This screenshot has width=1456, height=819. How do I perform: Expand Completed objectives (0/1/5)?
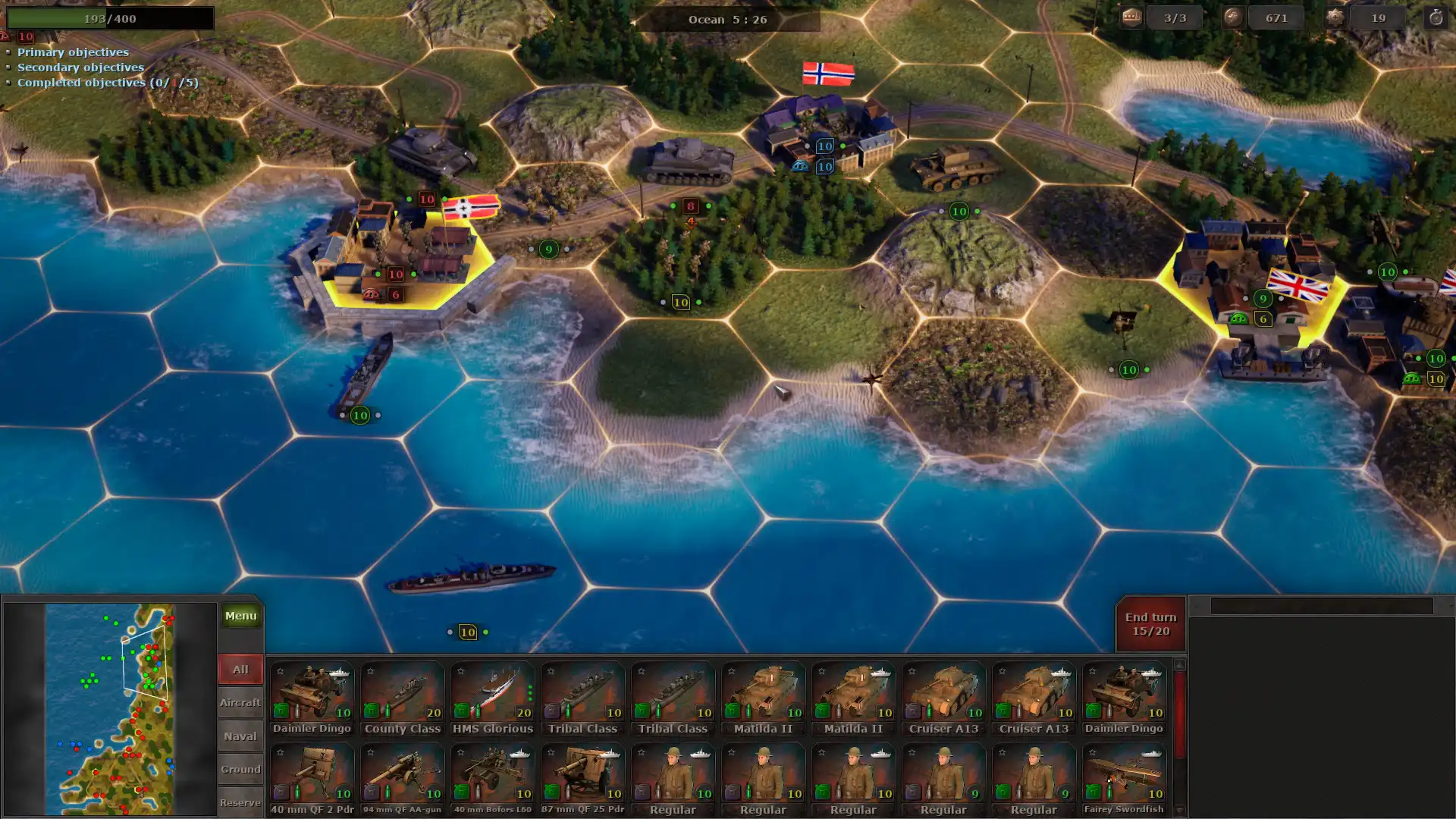(x=107, y=83)
